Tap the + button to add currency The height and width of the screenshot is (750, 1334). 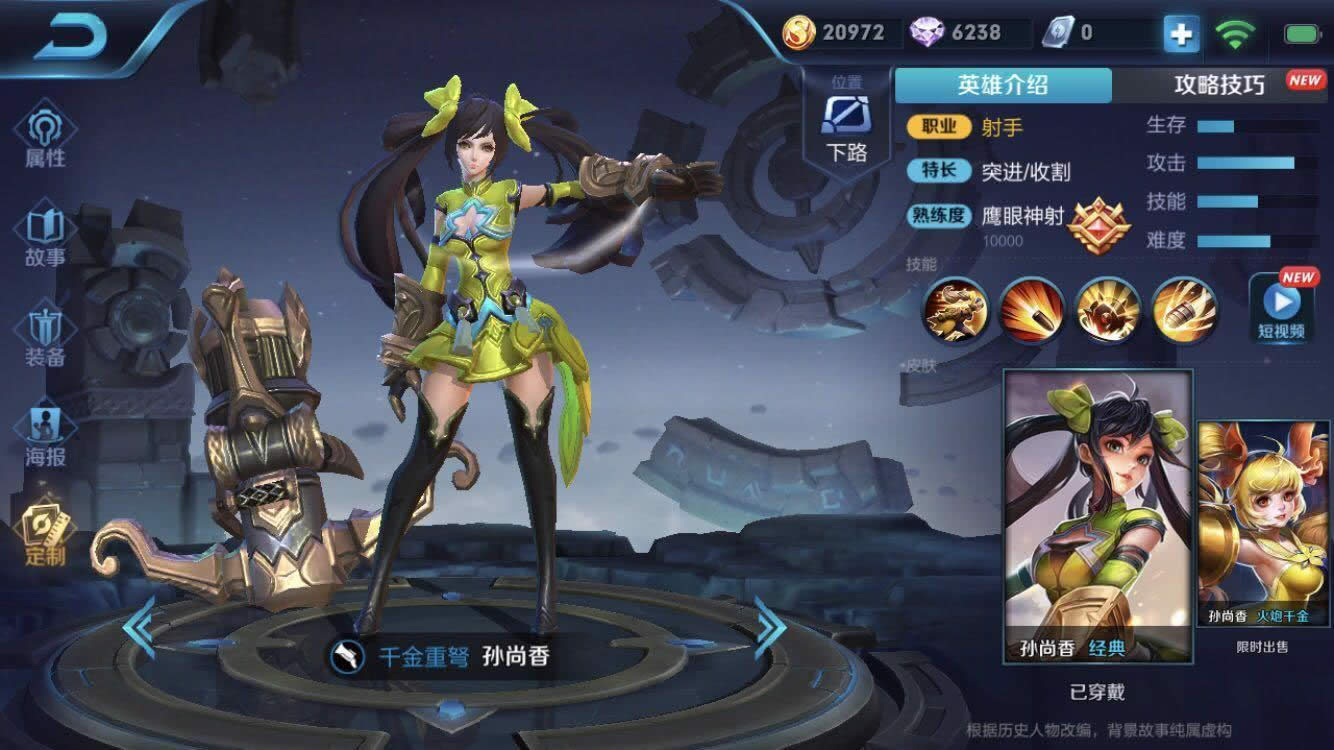1180,33
